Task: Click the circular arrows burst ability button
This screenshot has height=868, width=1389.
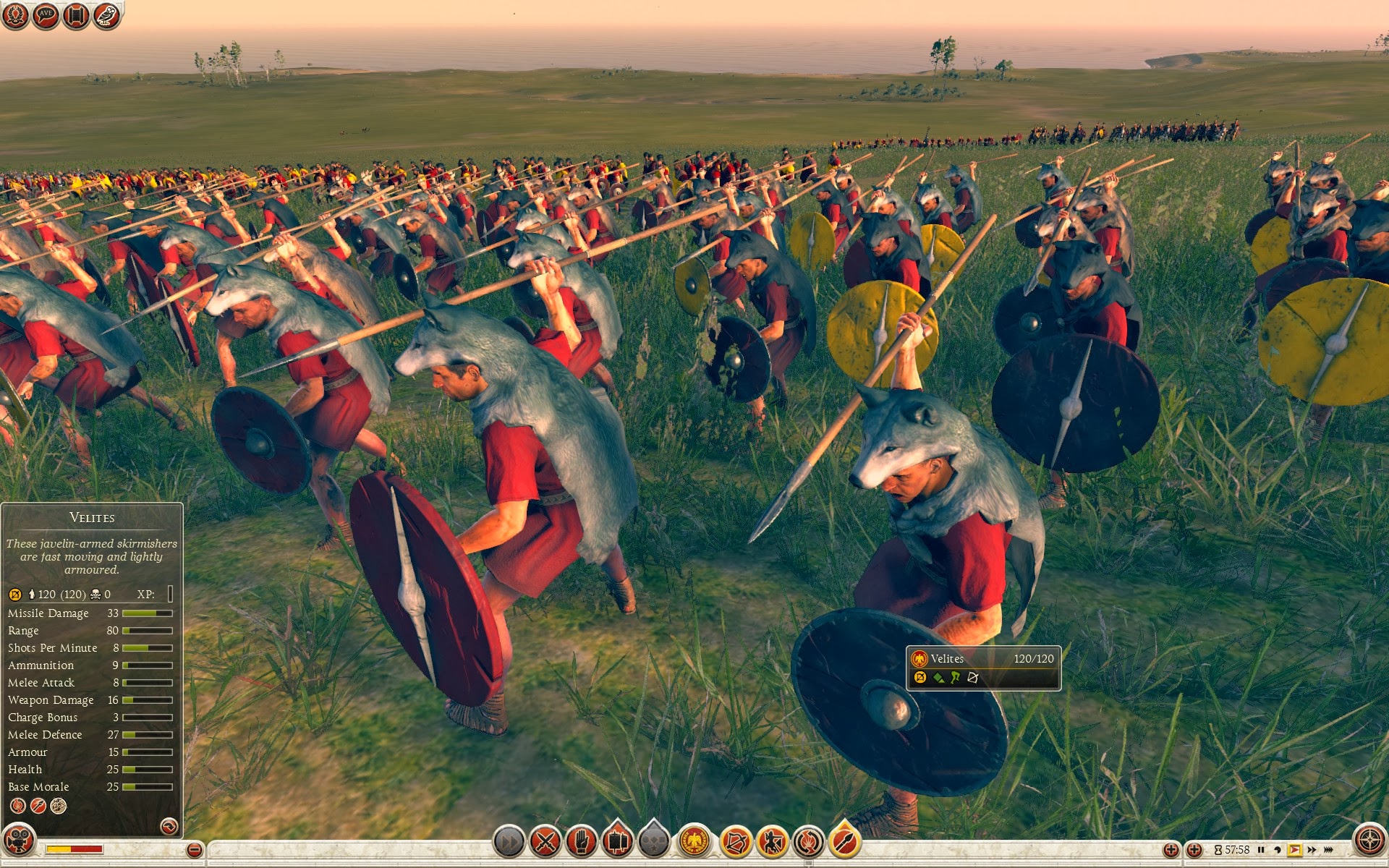Action: point(808,841)
